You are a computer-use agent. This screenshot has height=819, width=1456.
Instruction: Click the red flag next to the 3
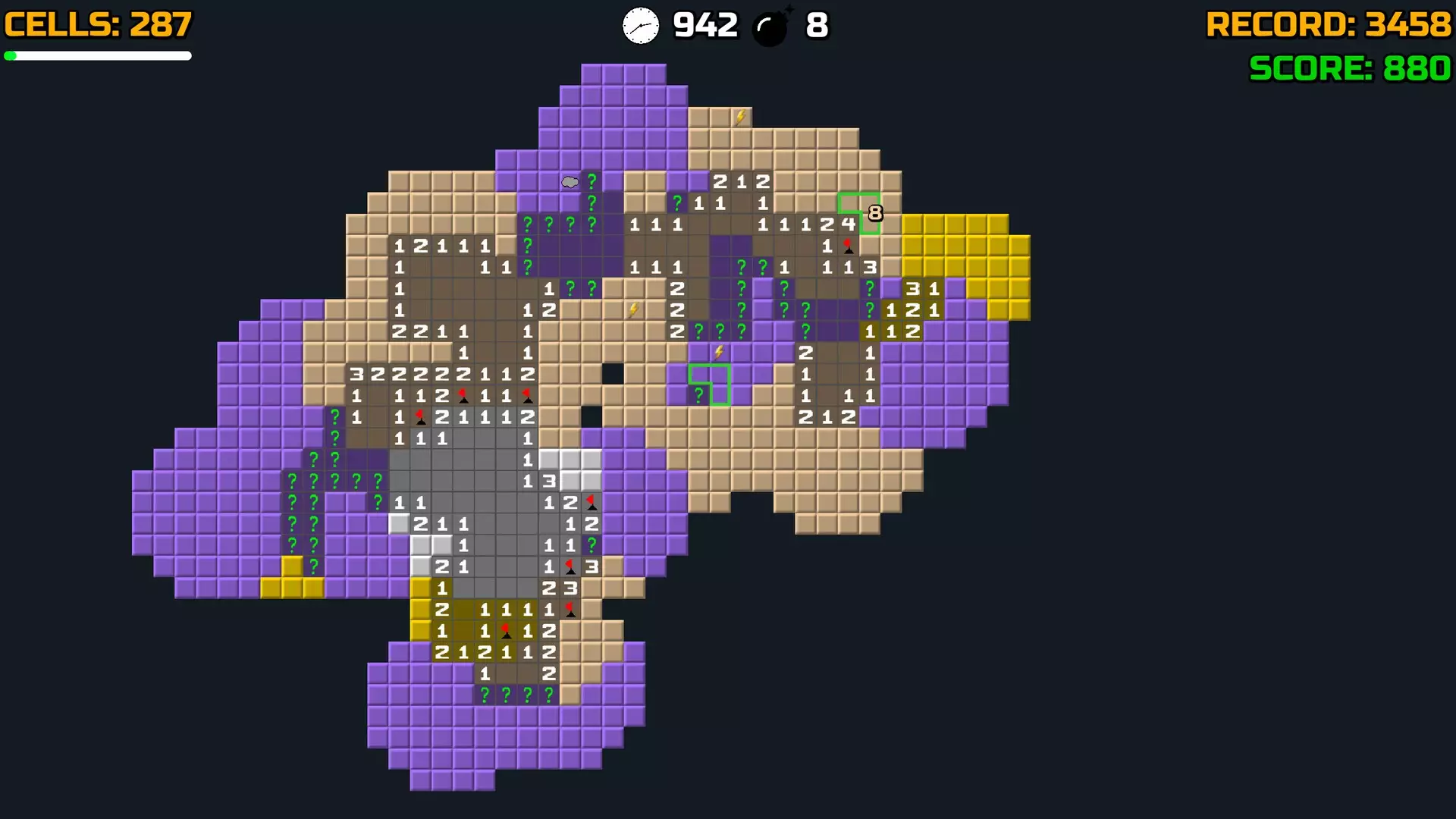pyautogui.click(x=570, y=566)
